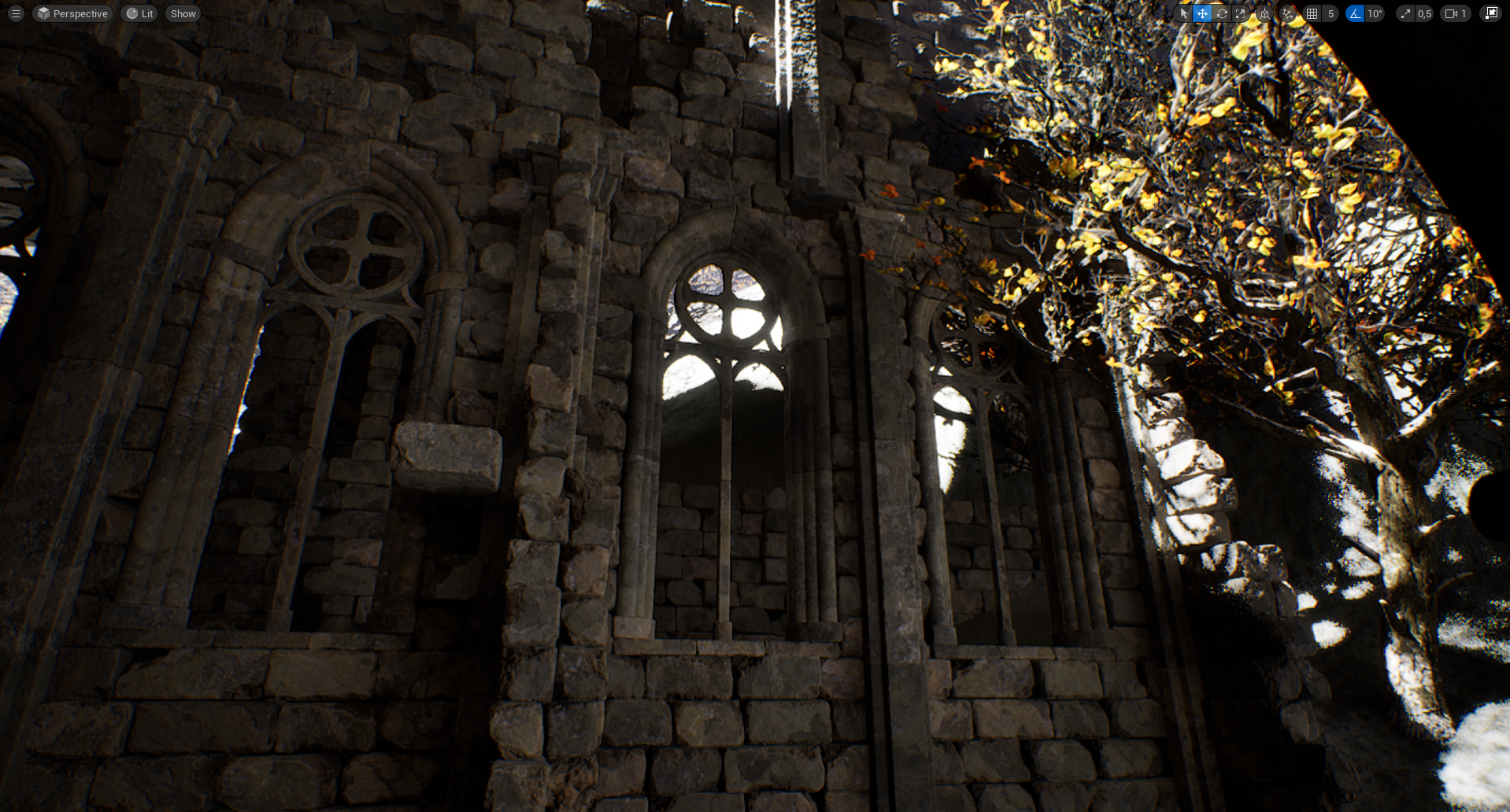Activate the Move/translate tool

(x=1202, y=13)
